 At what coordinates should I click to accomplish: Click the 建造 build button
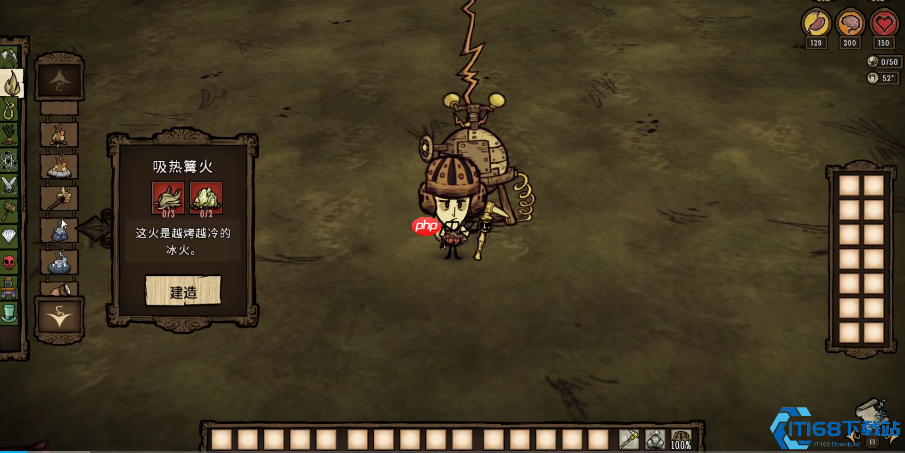click(183, 292)
